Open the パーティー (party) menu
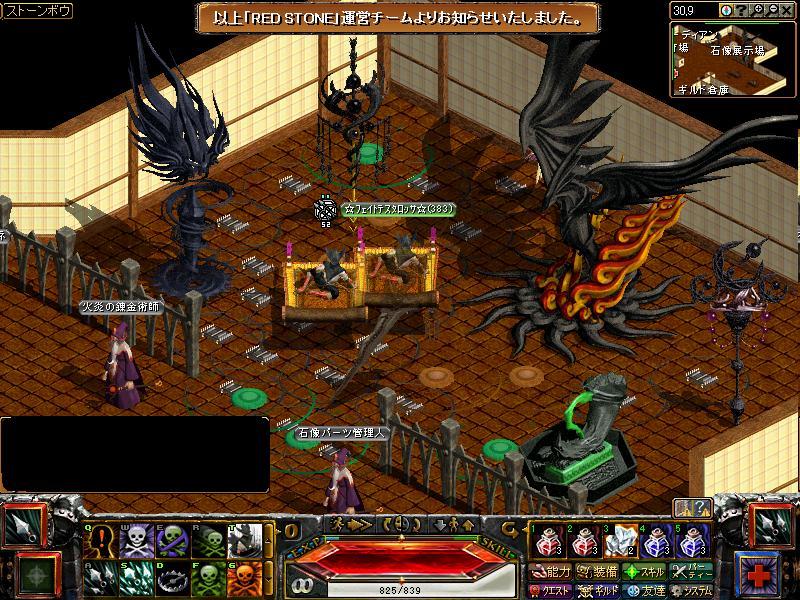Screen dimensions: 800x600 [692, 572]
